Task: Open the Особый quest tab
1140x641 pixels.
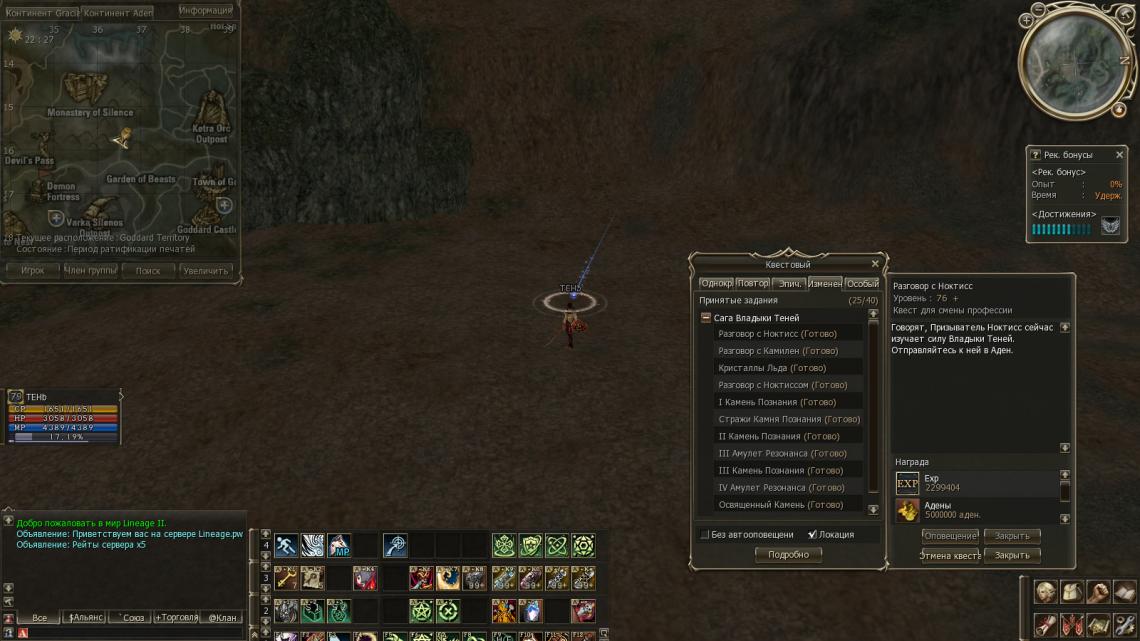Action: (862, 284)
